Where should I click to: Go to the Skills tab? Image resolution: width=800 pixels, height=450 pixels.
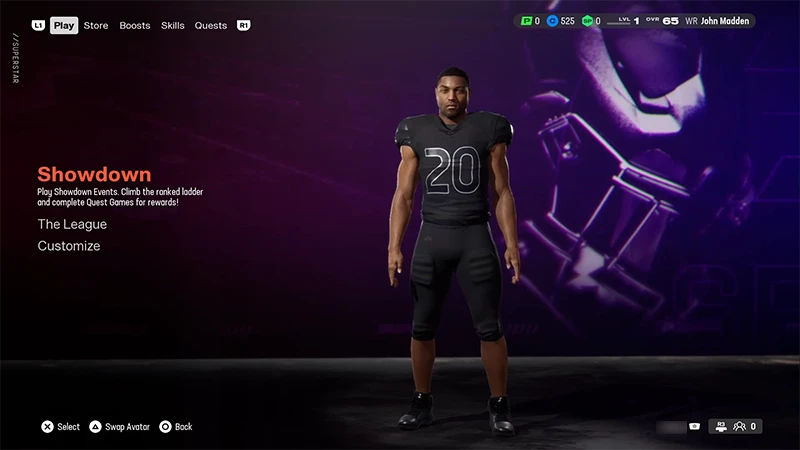[173, 25]
